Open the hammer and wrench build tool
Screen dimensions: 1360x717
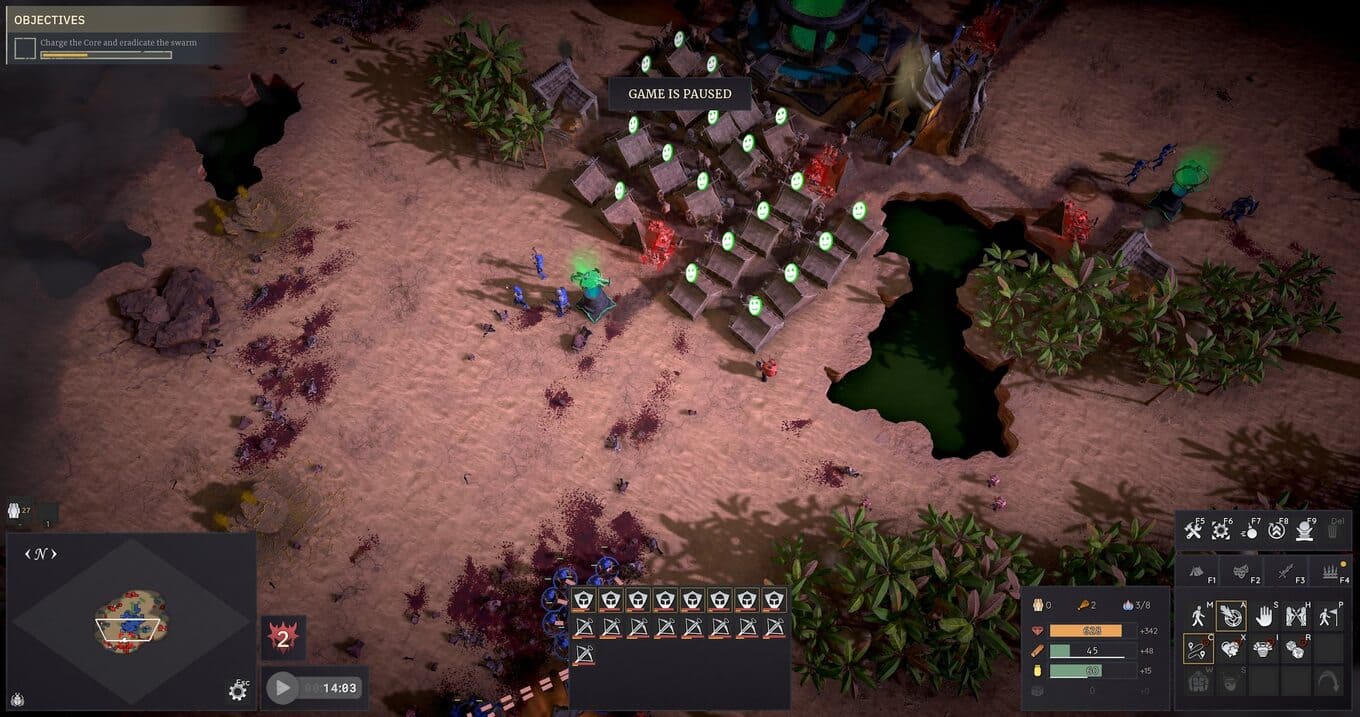1193,530
